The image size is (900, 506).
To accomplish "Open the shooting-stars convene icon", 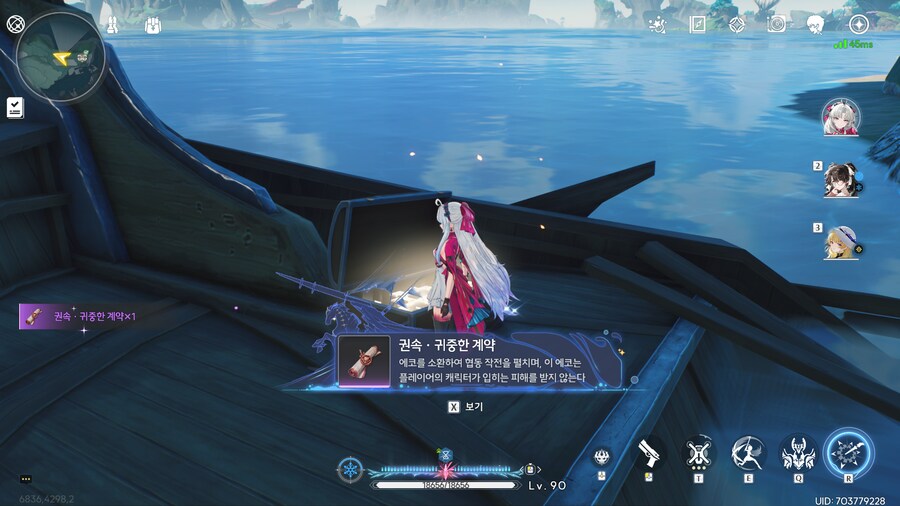I will pyautogui.click(x=656, y=25).
